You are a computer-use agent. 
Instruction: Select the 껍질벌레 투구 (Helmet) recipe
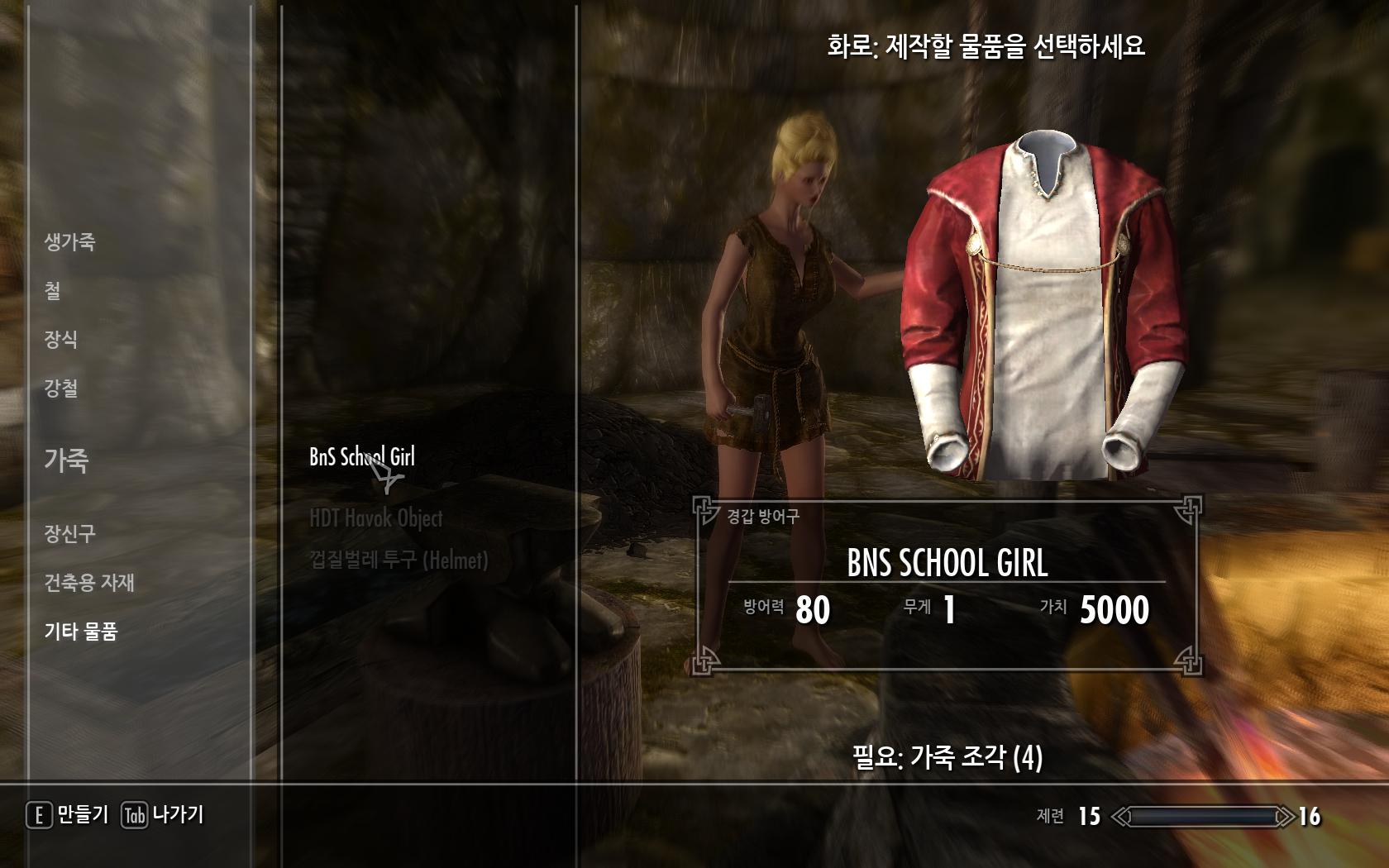coord(399,560)
